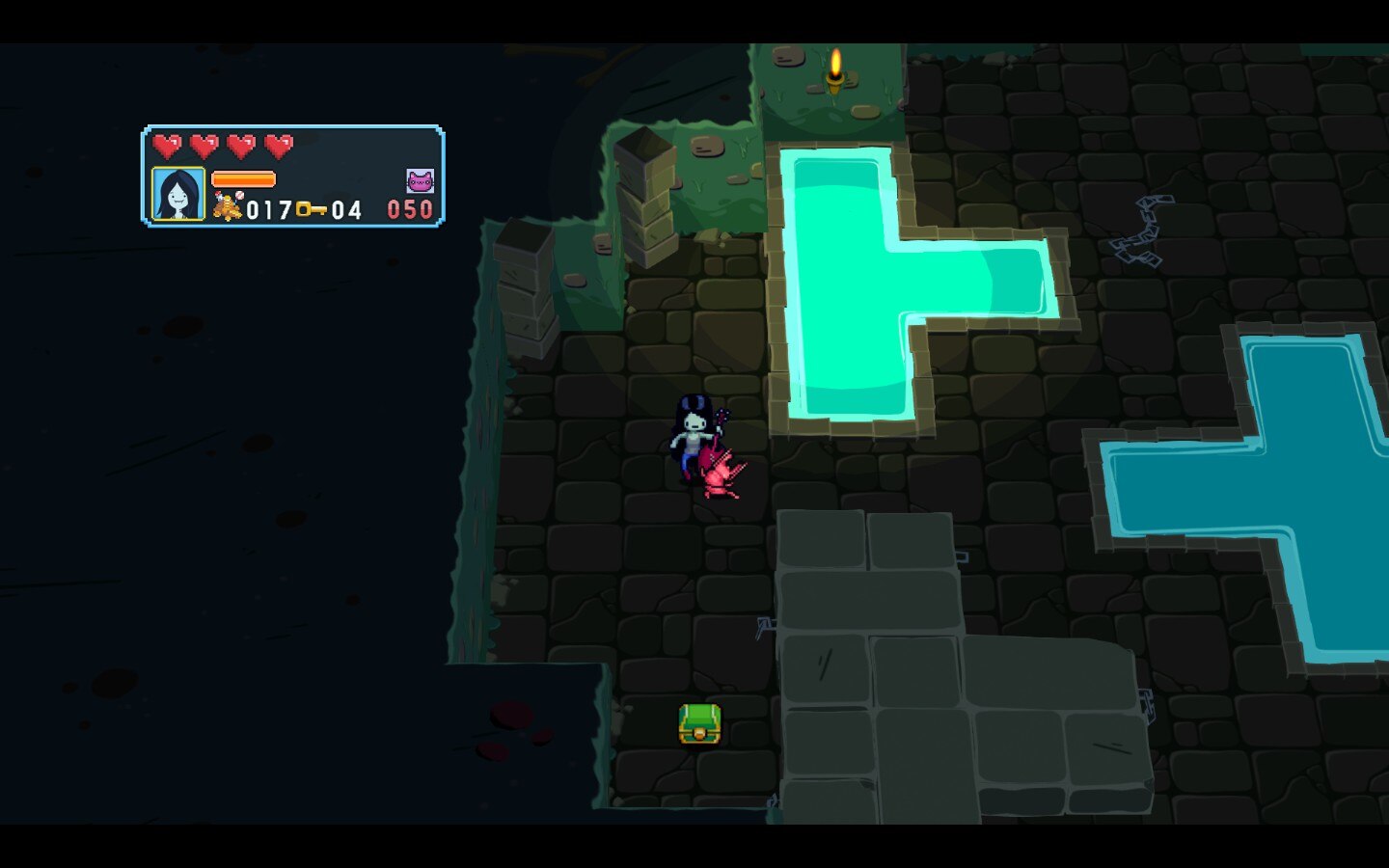Click the treasure pile icon
Viewport: 1389px width, 868px height.
tap(228, 206)
